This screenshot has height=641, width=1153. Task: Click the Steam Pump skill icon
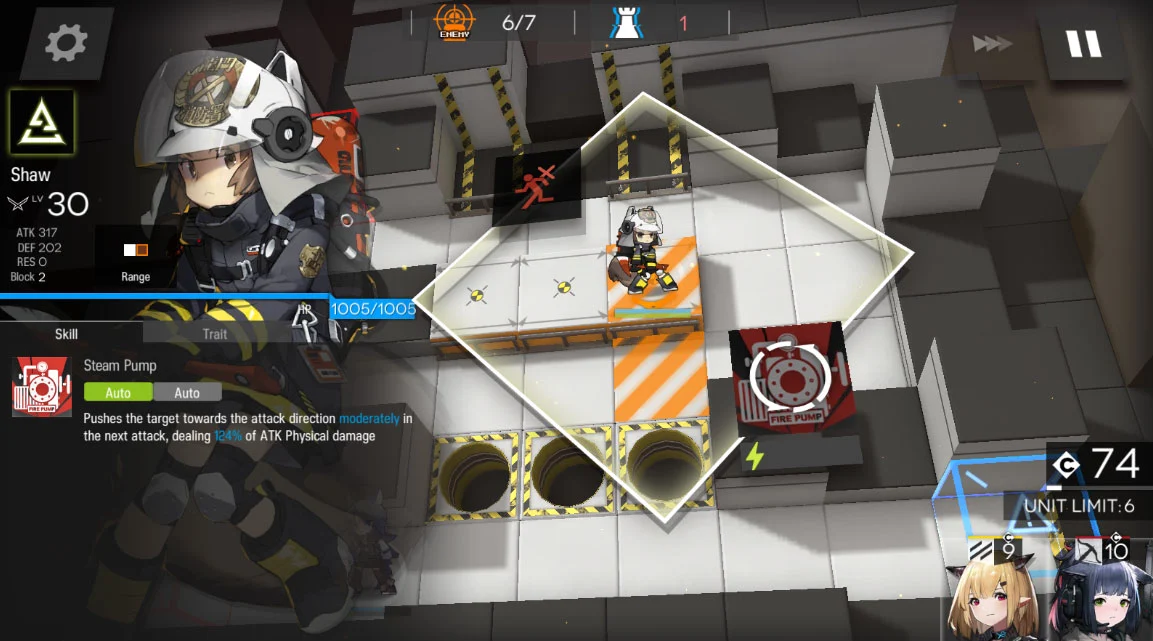[42, 386]
